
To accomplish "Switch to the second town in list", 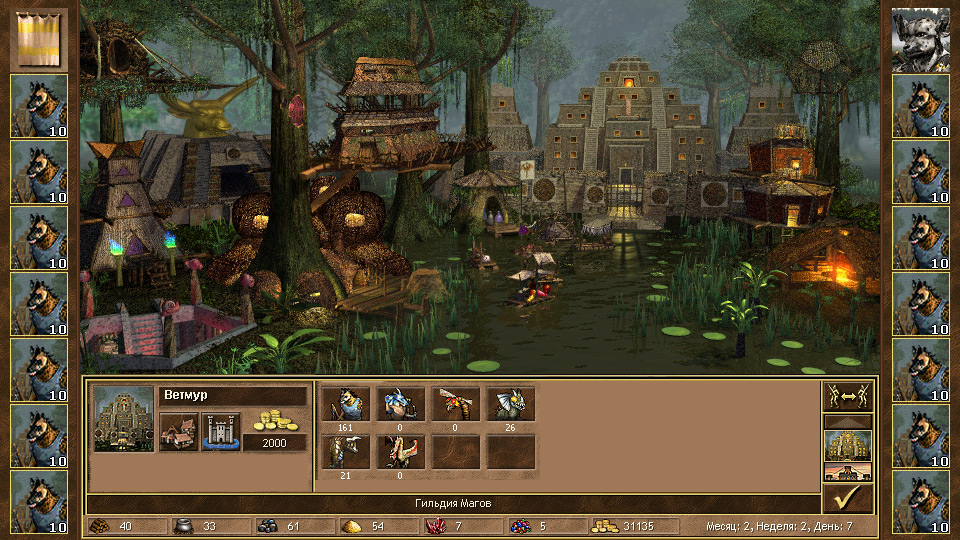I will 847,472.
